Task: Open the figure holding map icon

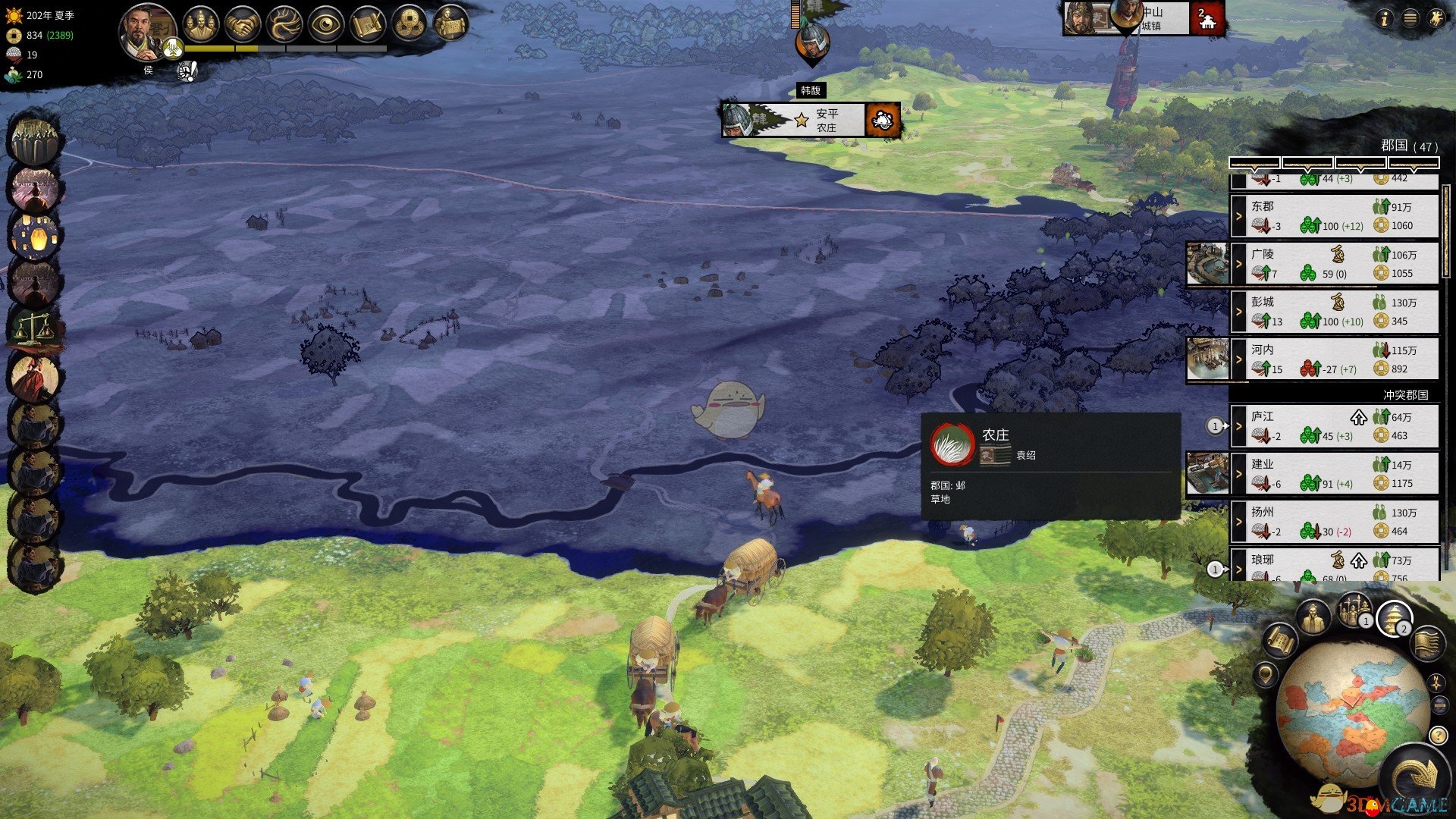Action: click(452, 24)
